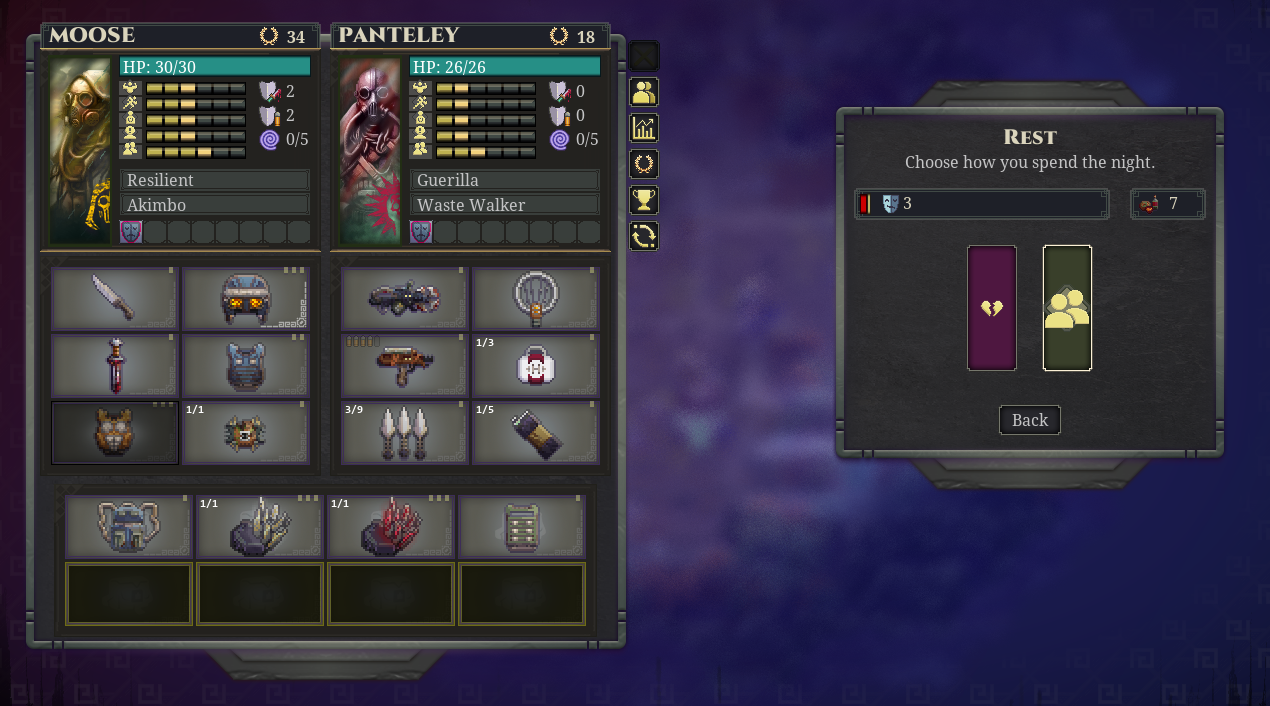Select Moose's blue armor vest slot
This screenshot has height=706, width=1270.
point(246,365)
